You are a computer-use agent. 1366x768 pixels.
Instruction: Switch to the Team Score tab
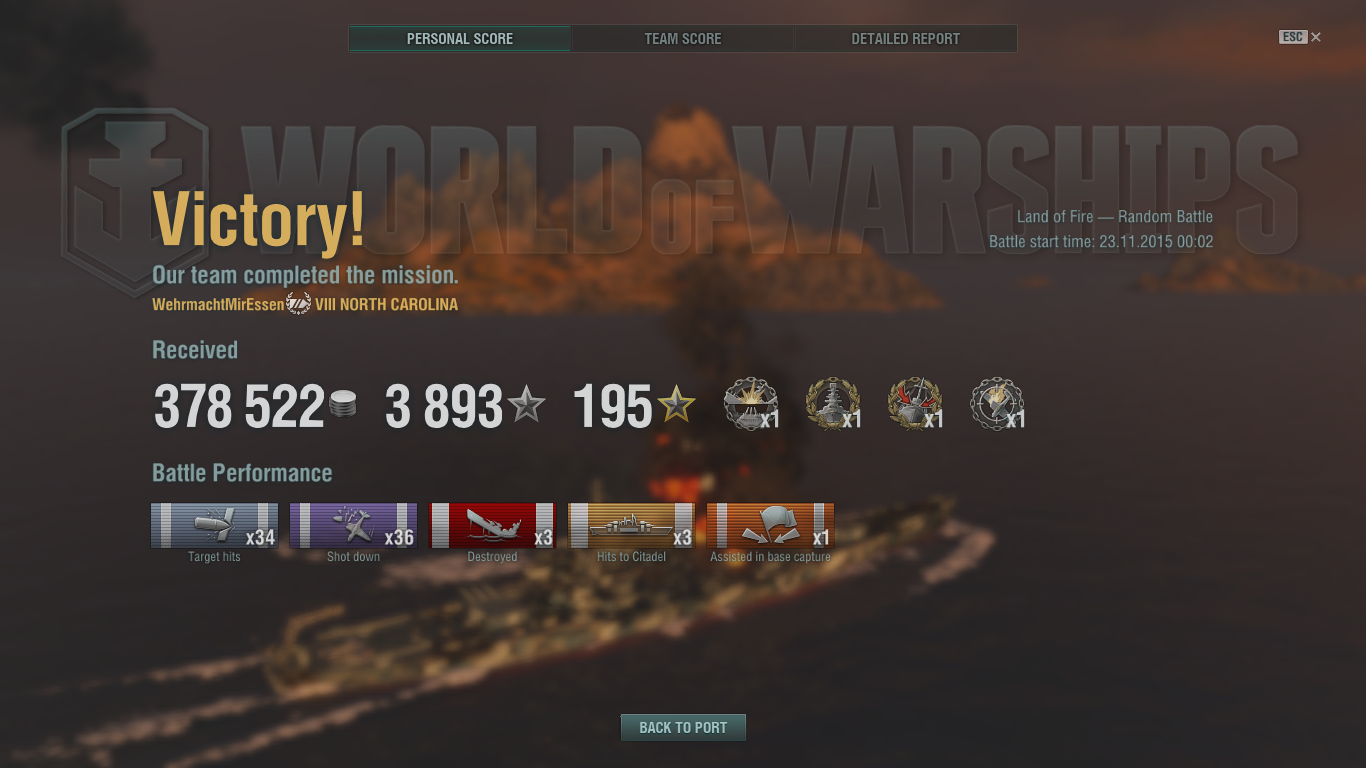(x=682, y=38)
